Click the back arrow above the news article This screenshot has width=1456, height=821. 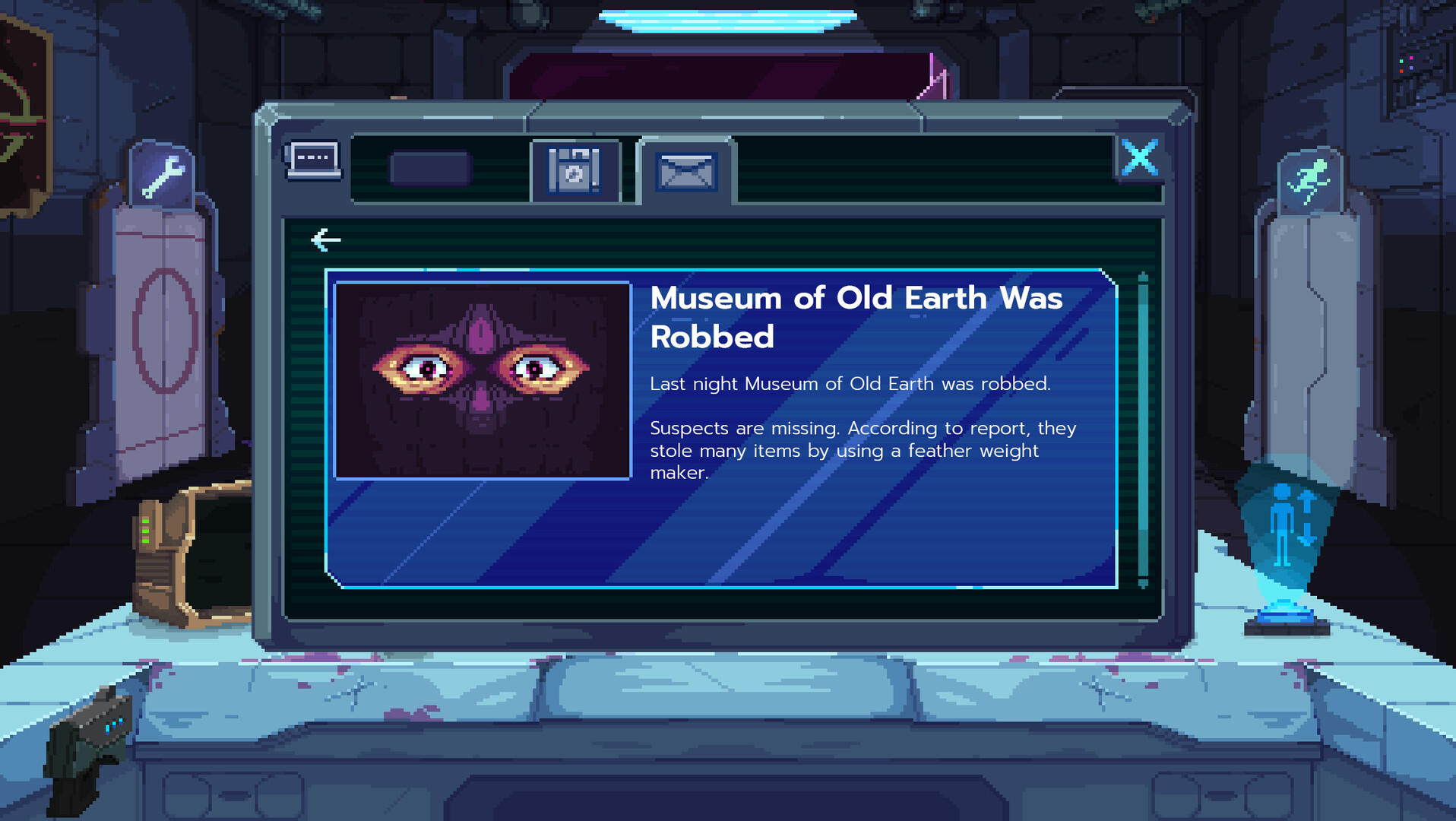(x=324, y=239)
